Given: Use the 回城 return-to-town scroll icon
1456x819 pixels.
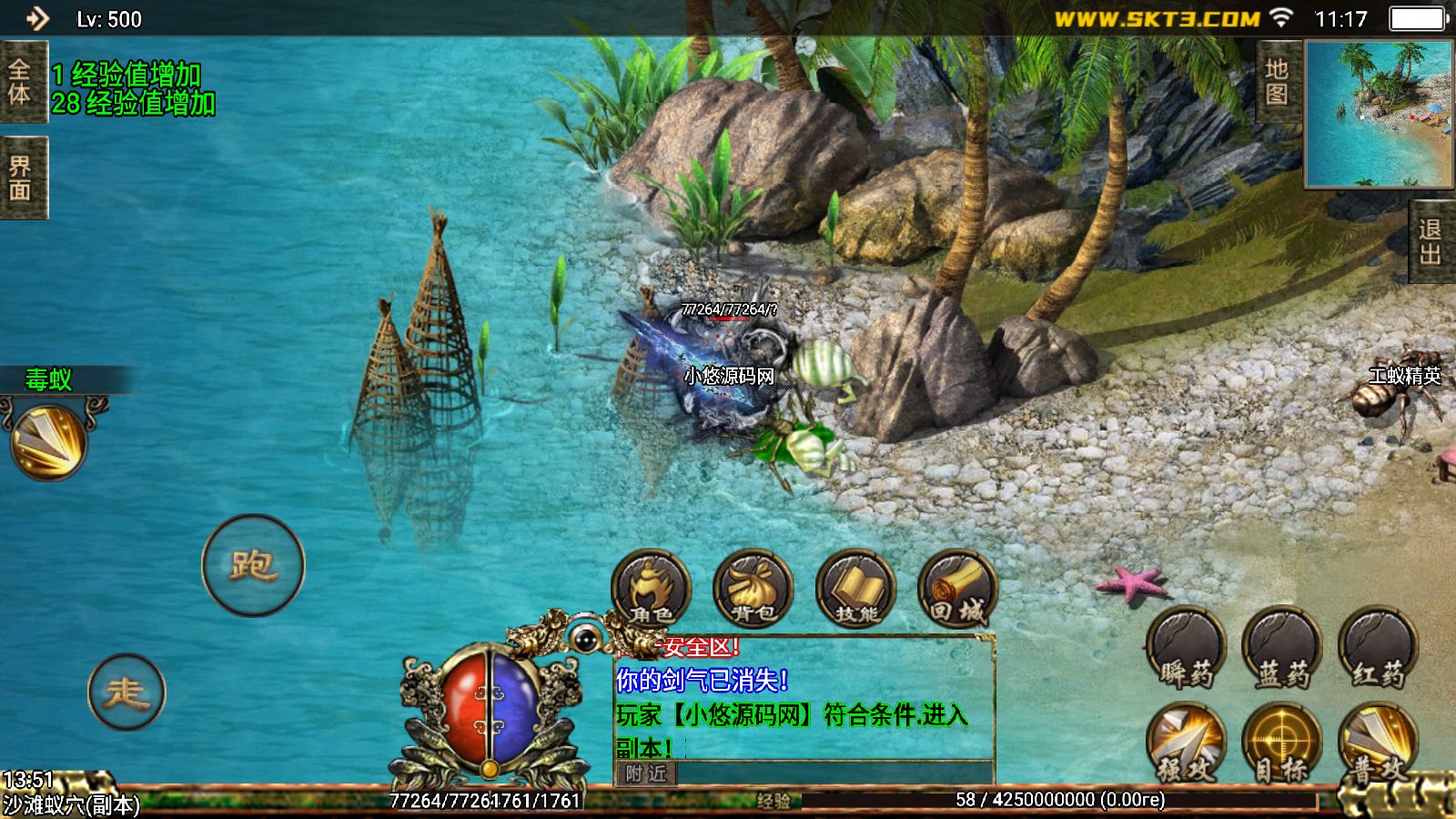Looking at the screenshot, I should tap(958, 590).
